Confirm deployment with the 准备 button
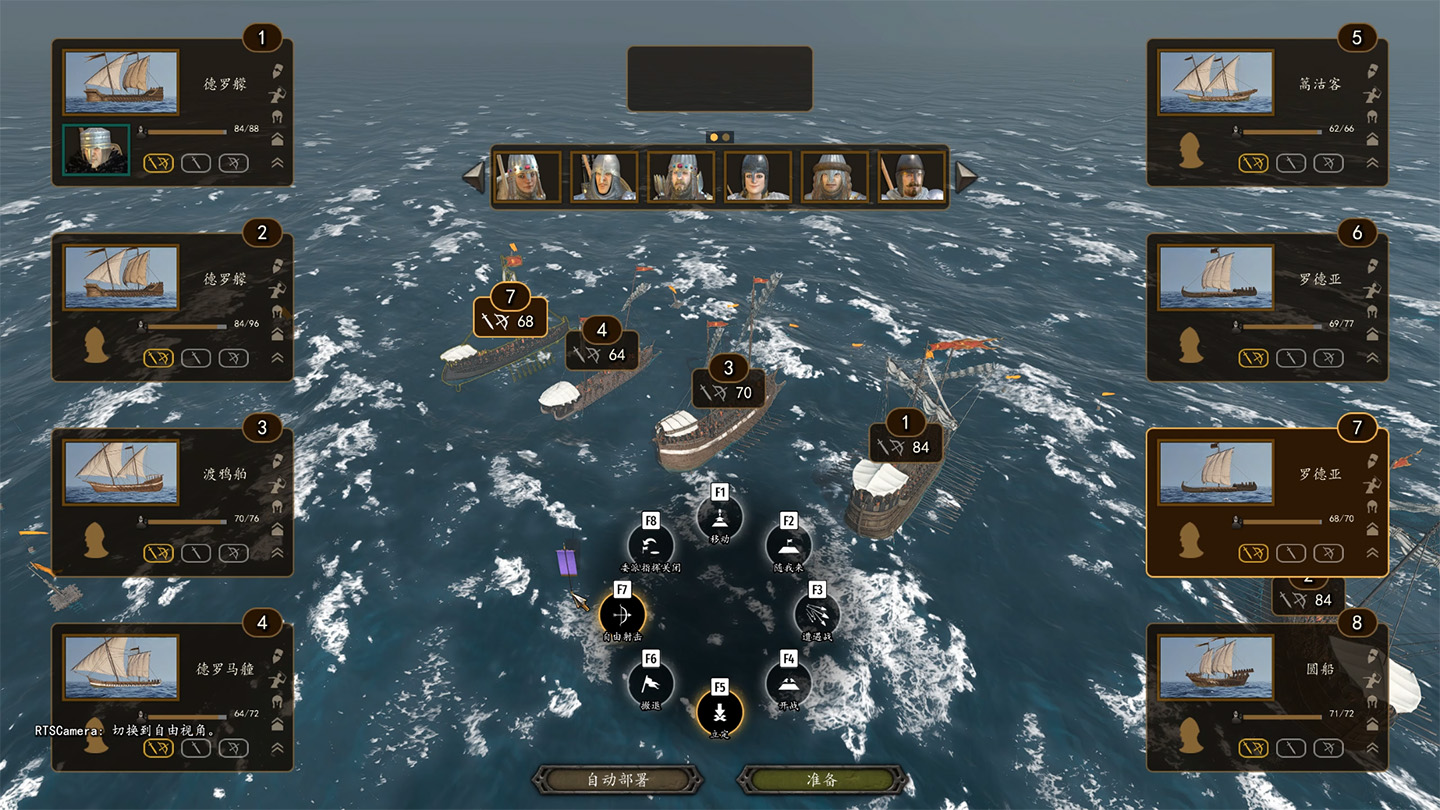The height and width of the screenshot is (810, 1440). click(822, 780)
